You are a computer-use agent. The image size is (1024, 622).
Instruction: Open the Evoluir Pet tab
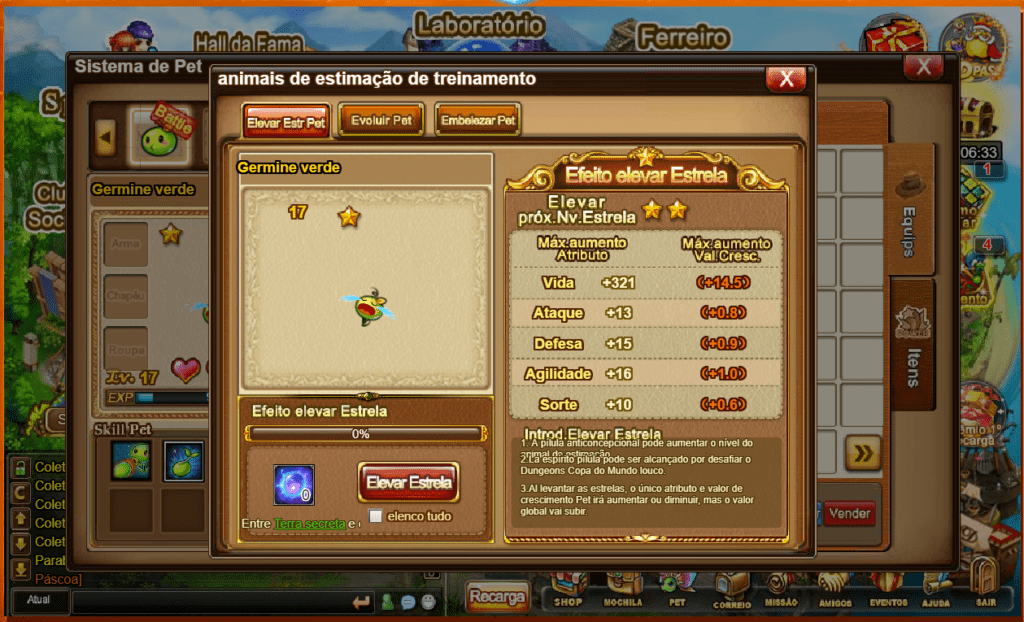[382, 121]
